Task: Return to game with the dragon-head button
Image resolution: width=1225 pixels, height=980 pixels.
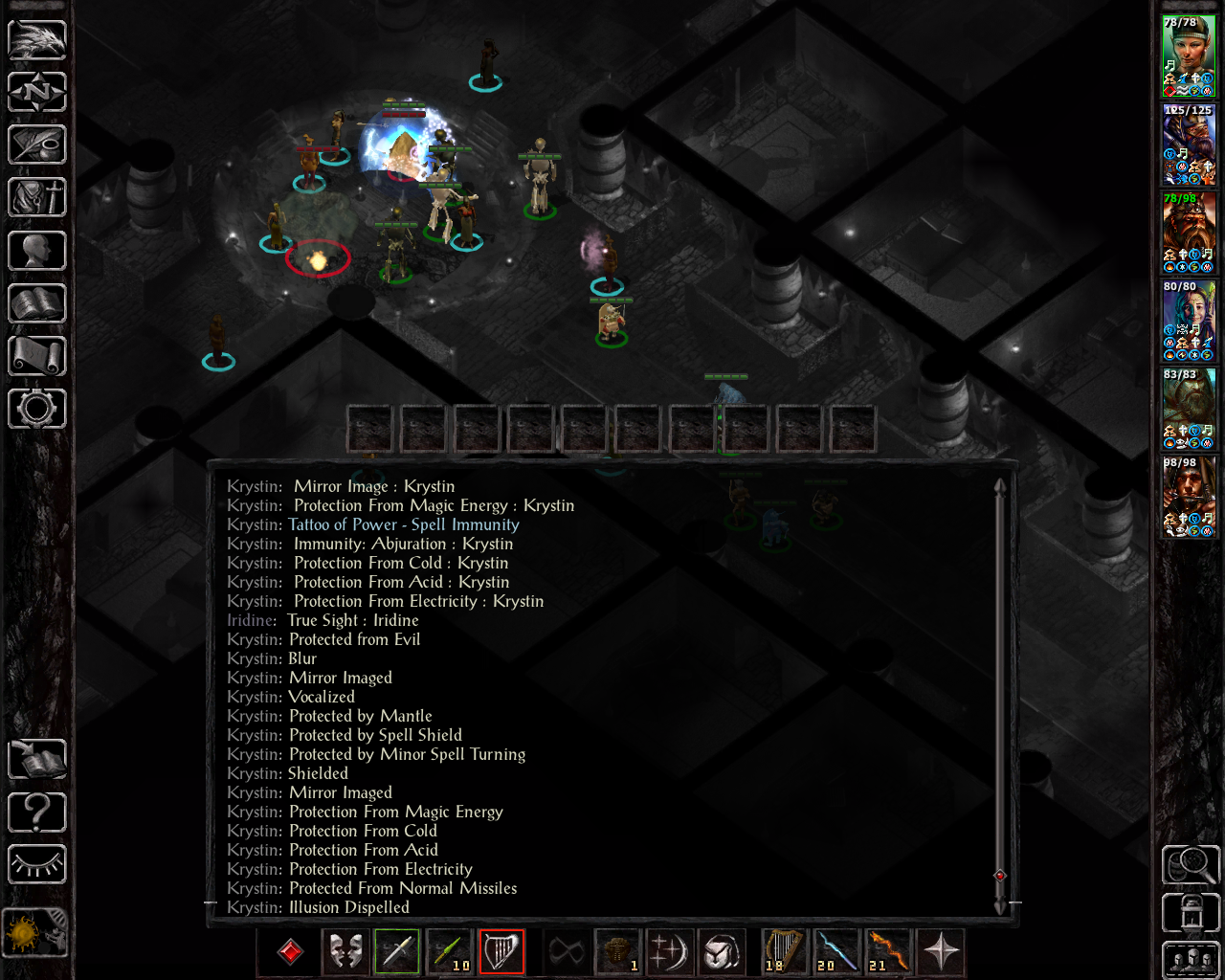Action: (37, 40)
